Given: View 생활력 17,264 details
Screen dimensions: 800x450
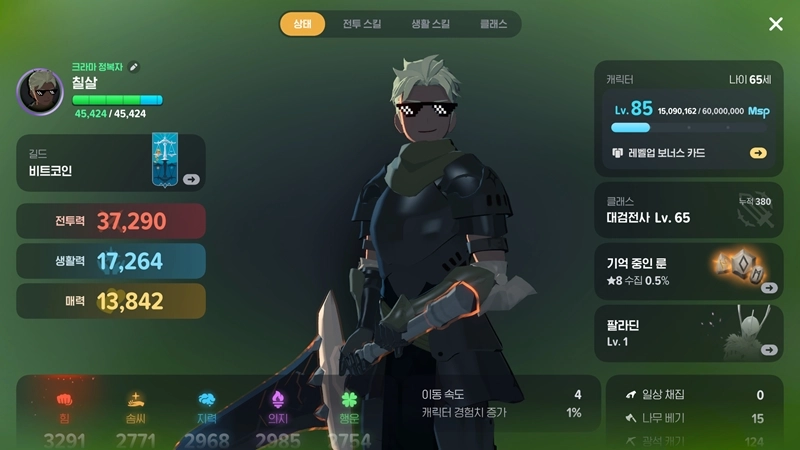Looking at the screenshot, I should click(x=111, y=261).
